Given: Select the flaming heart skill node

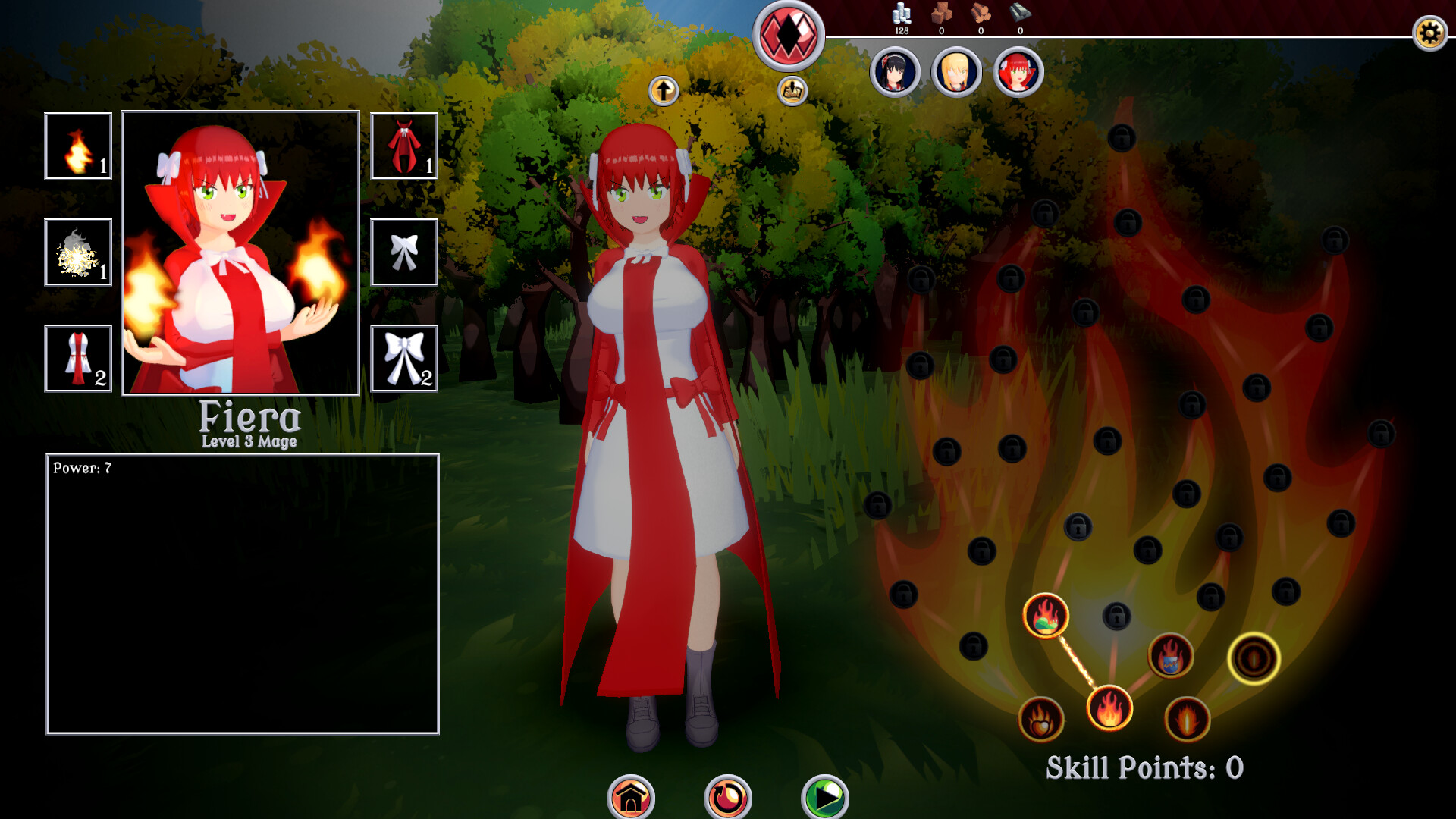Looking at the screenshot, I should pos(1041,719).
